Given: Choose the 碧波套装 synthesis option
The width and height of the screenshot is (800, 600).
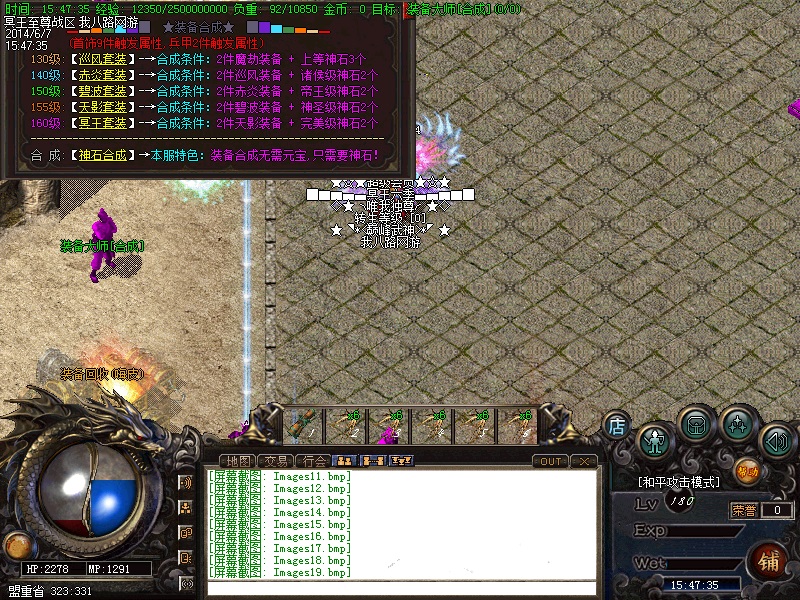Looking at the screenshot, I should (x=103, y=91).
